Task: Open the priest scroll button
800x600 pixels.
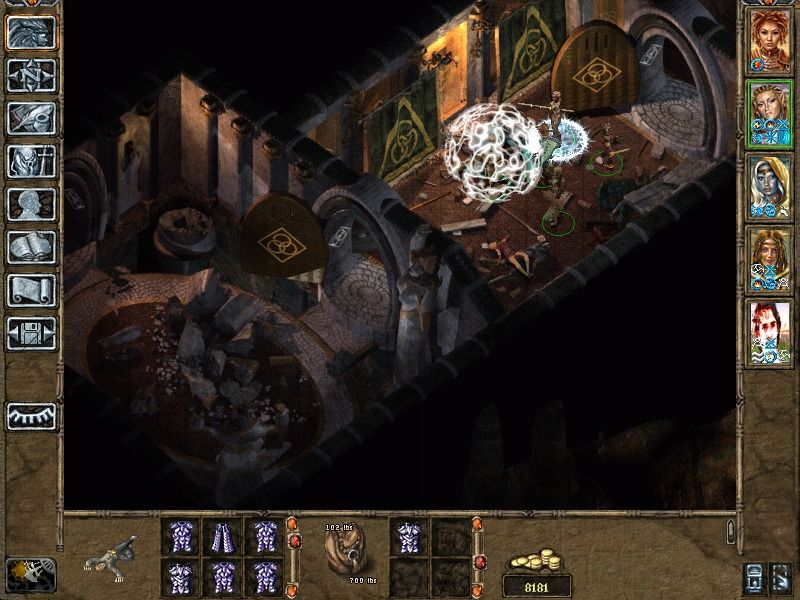Action: (30, 290)
